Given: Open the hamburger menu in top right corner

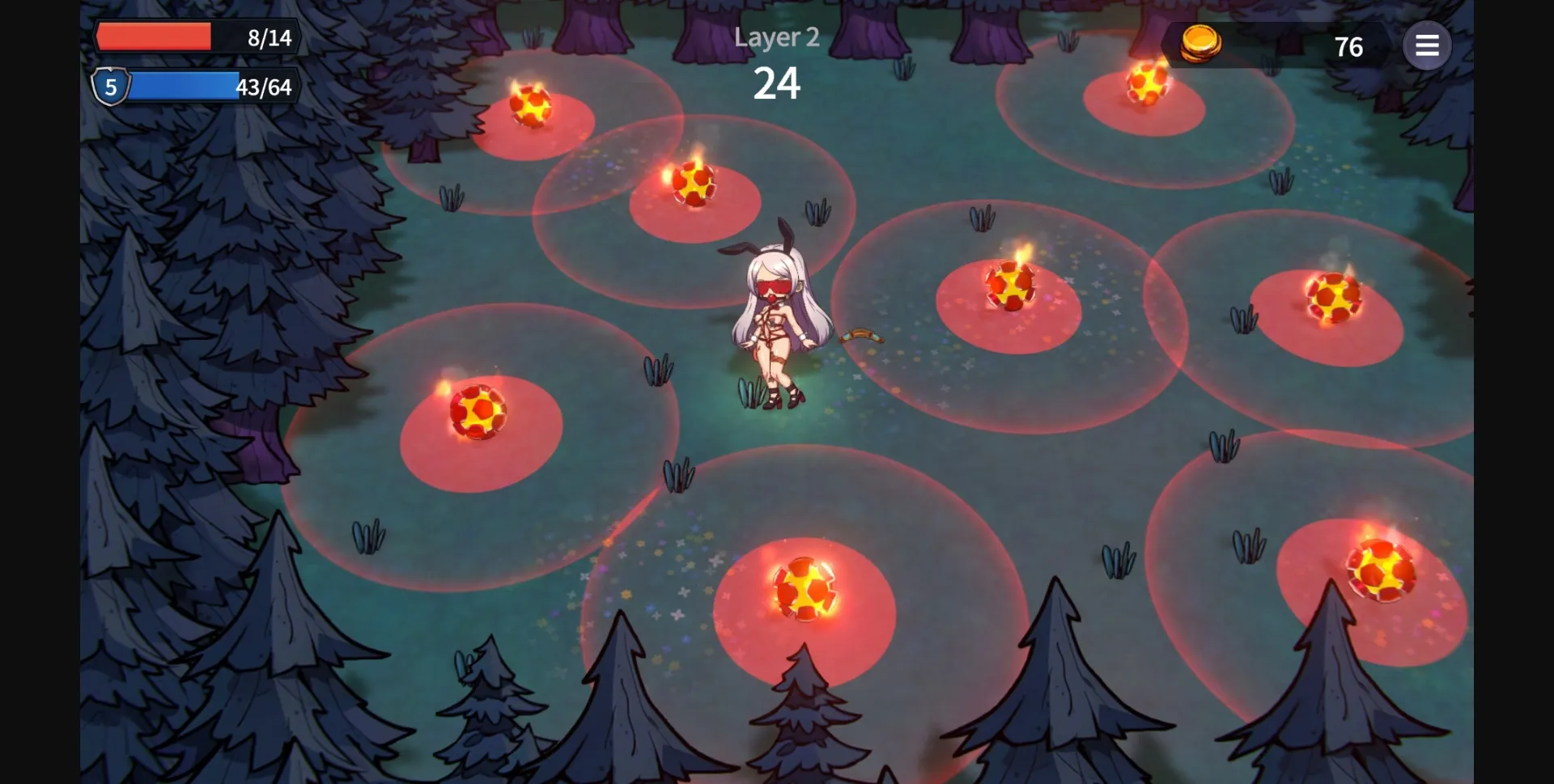Looking at the screenshot, I should click(x=1428, y=45).
